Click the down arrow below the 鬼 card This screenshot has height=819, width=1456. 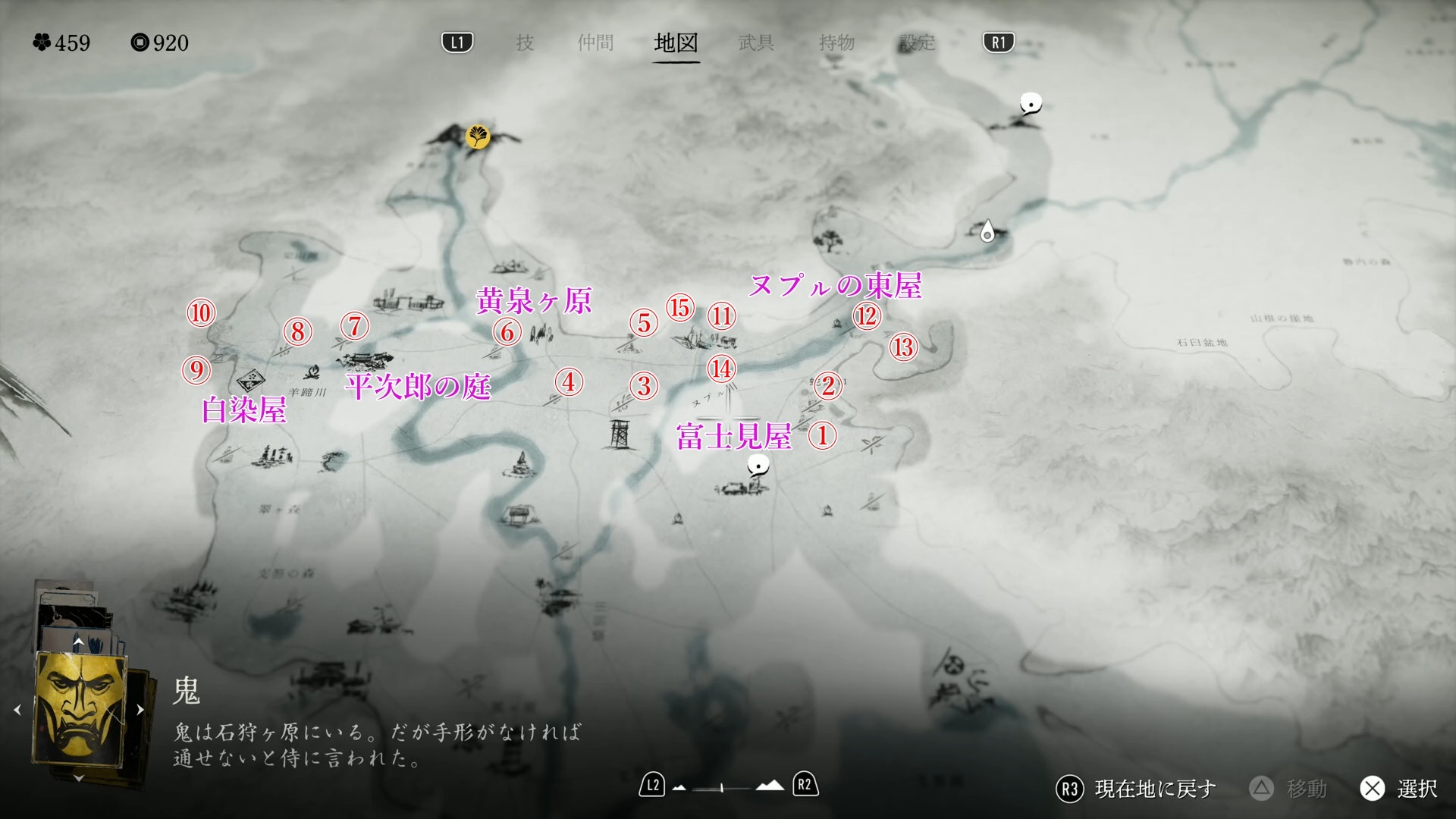(78, 778)
